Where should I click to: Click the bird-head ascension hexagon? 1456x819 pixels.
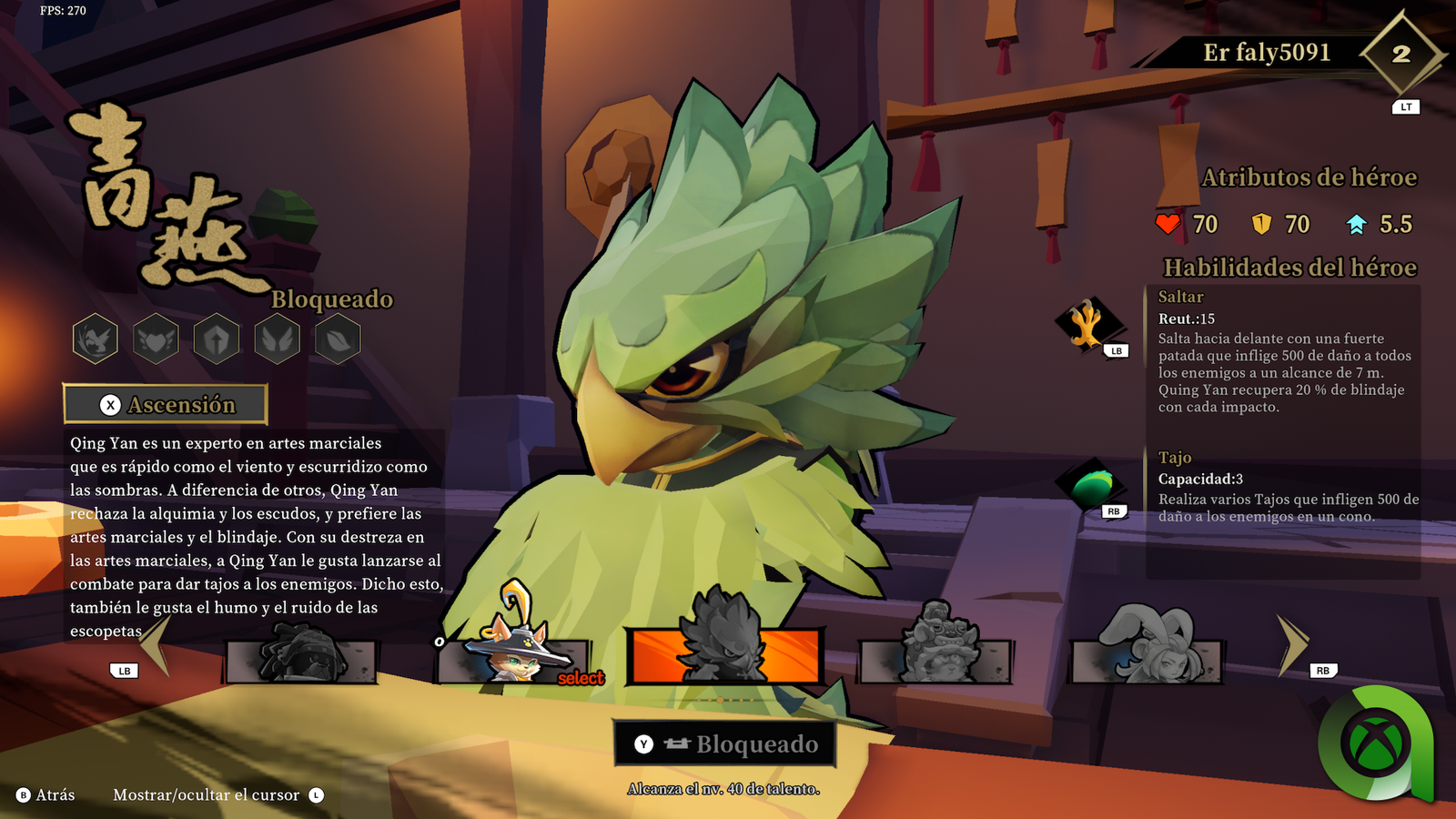[x=96, y=339]
